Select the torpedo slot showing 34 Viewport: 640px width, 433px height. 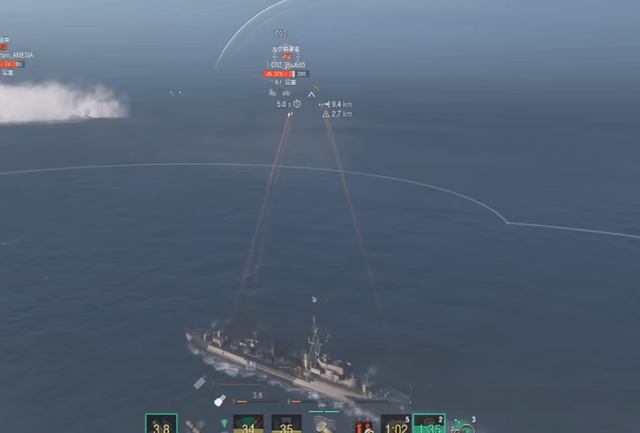[x=248, y=425]
